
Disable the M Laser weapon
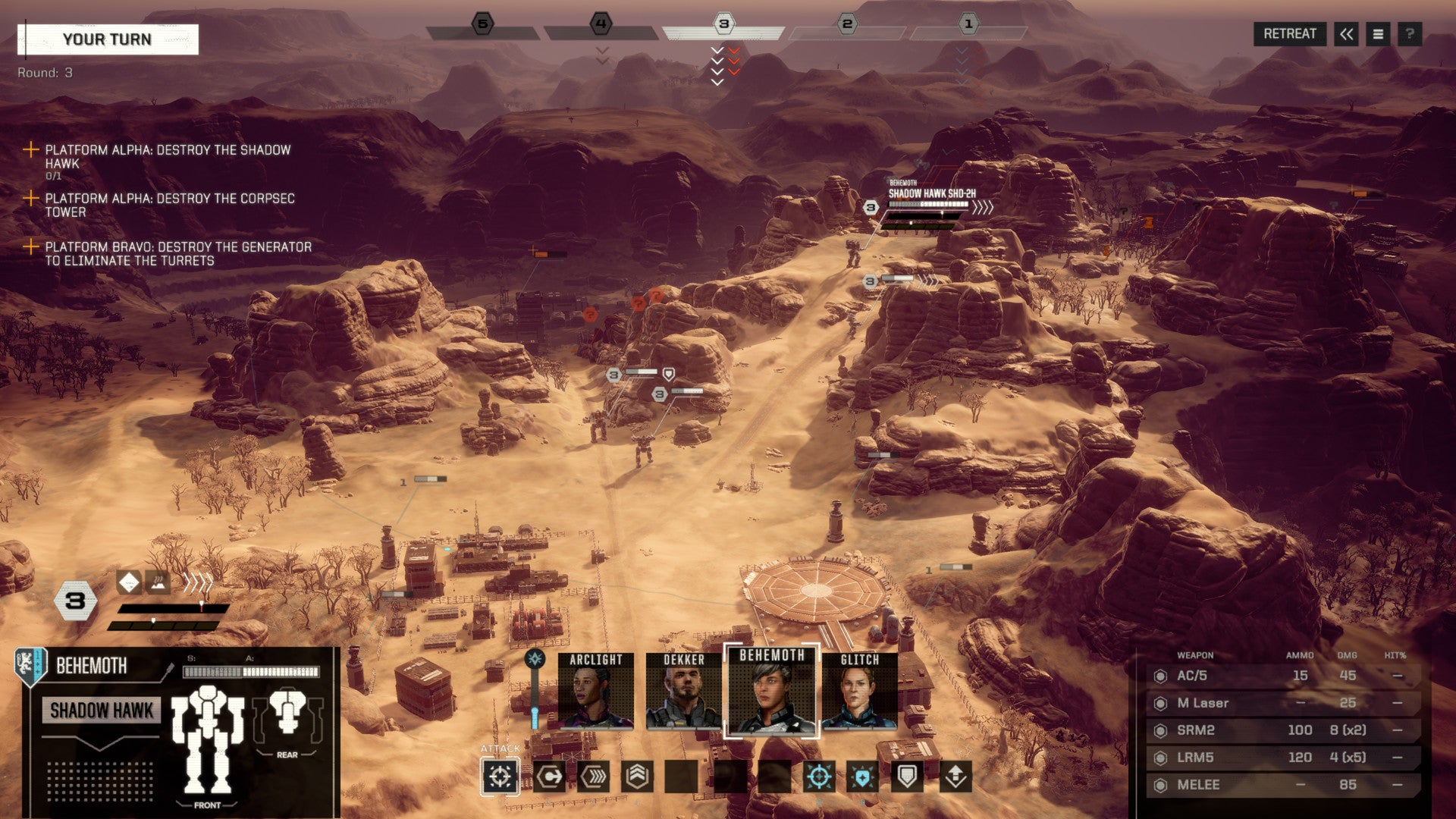point(1160,704)
